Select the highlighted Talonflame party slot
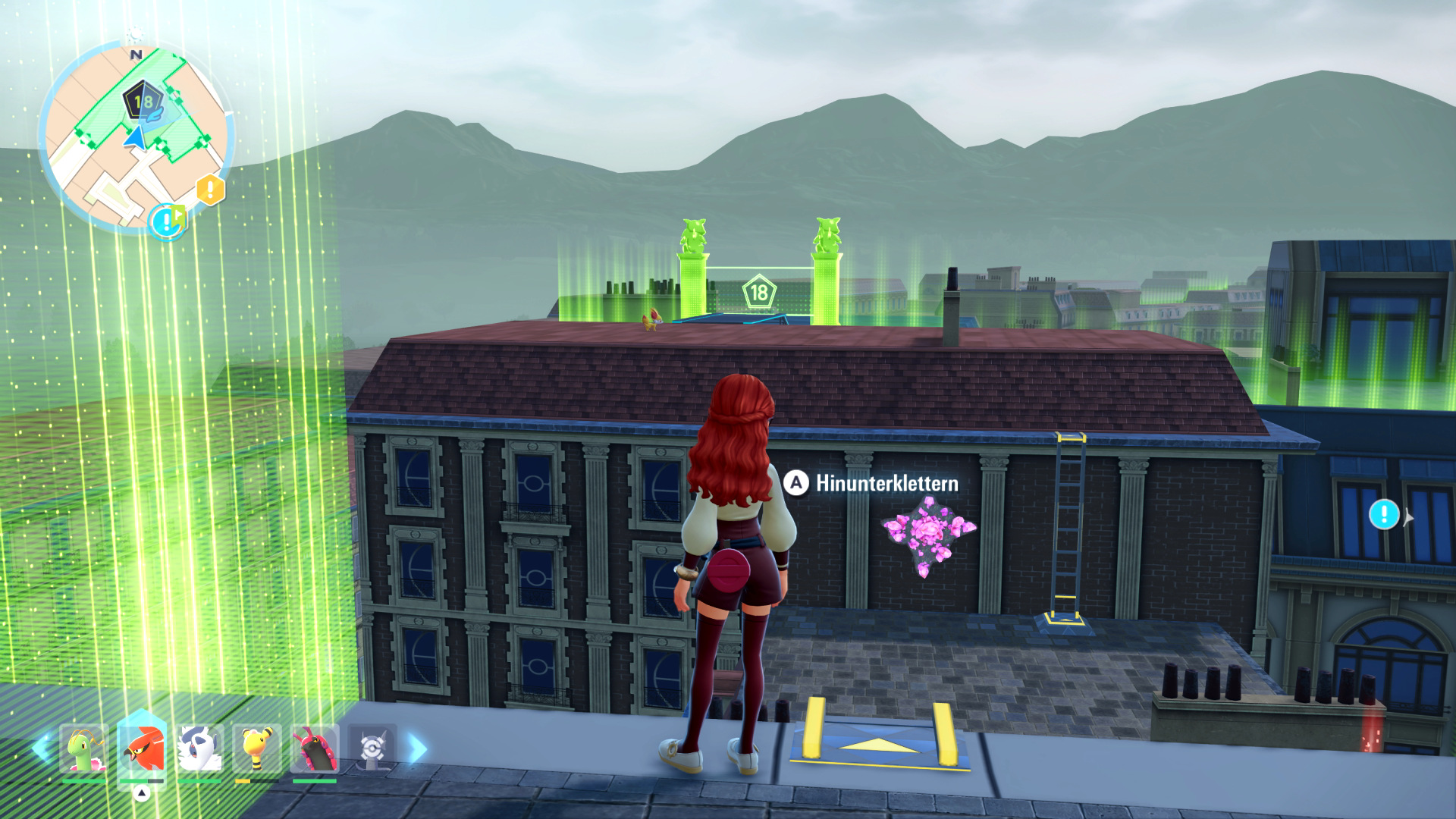This screenshot has width=1456, height=819. [x=142, y=748]
